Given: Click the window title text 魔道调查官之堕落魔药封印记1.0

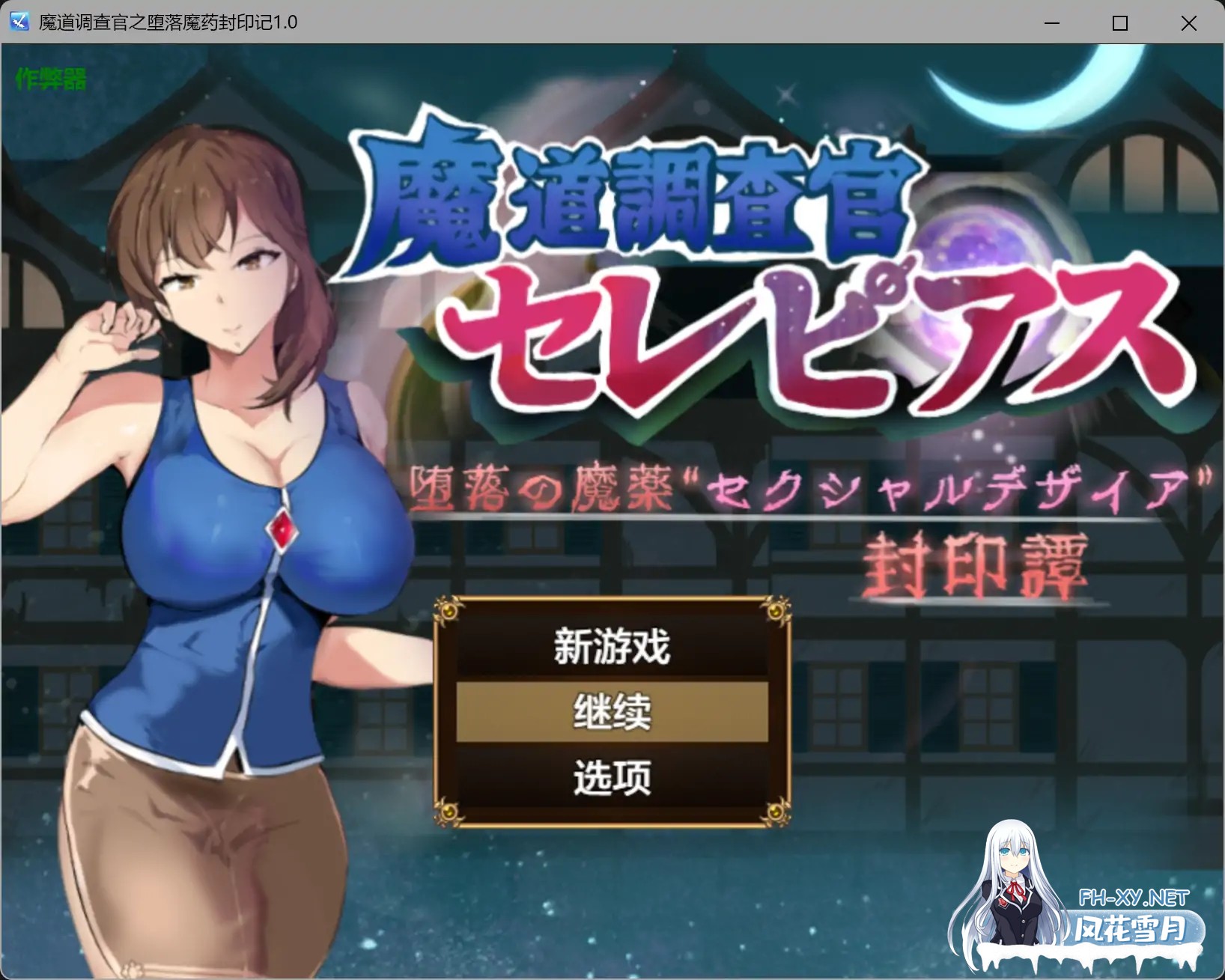Looking at the screenshot, I should point(166,22).
